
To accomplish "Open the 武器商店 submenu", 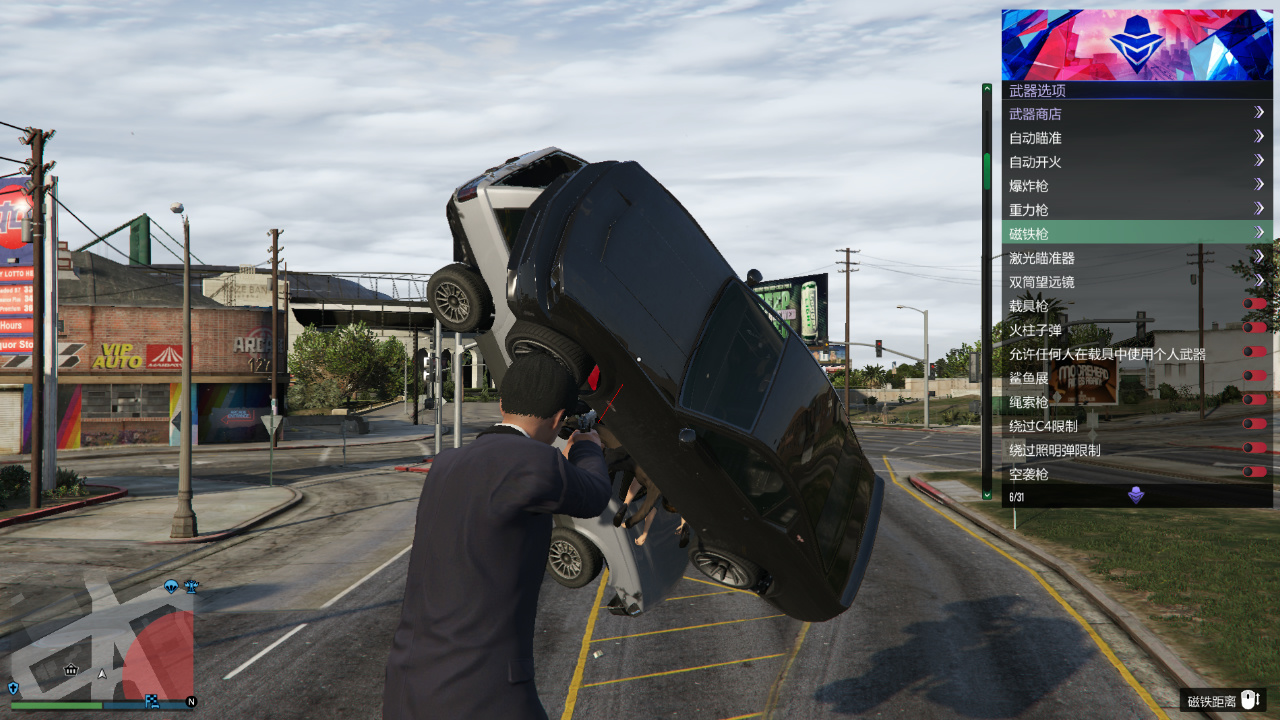I will [x=1136, y=114].
